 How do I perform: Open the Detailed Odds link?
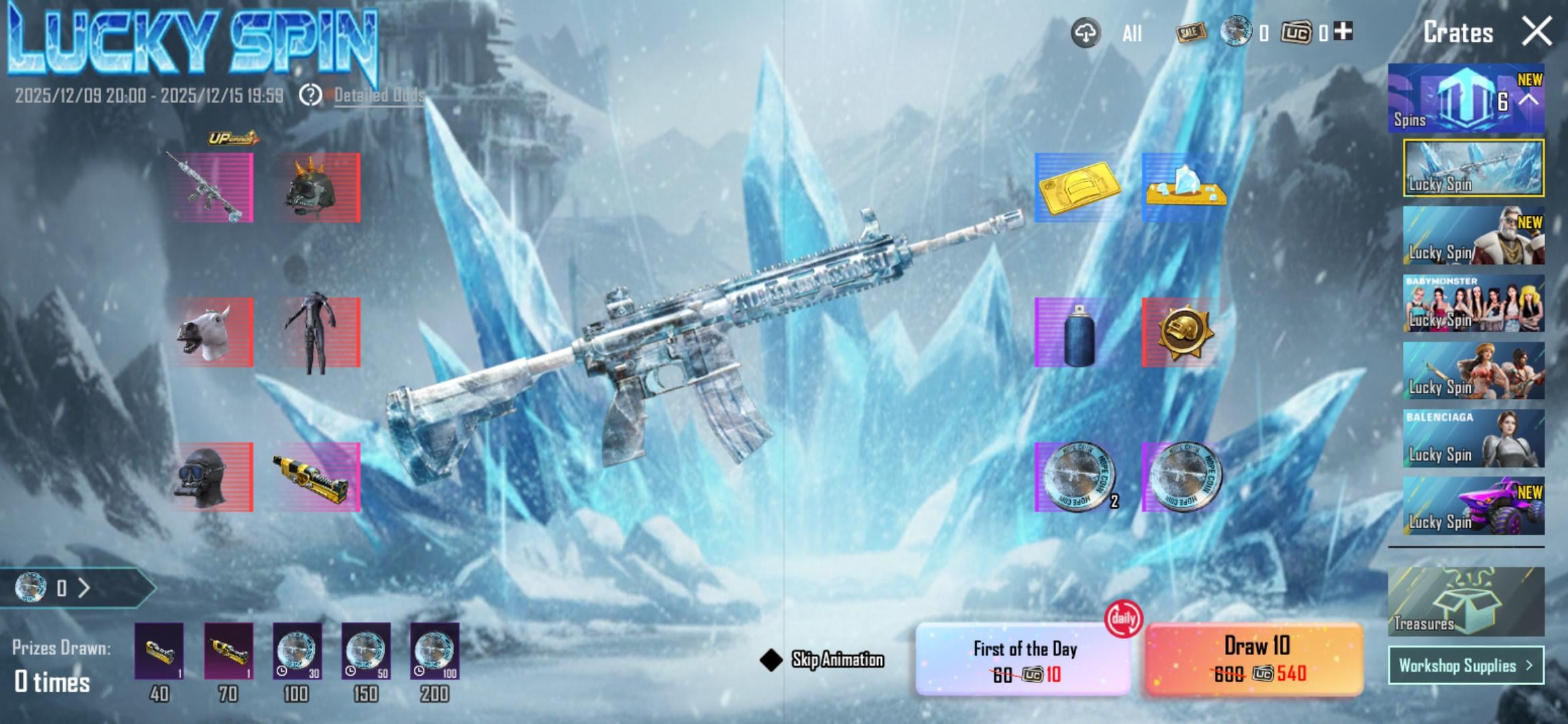pyautogui.click(x=379, y=95)
